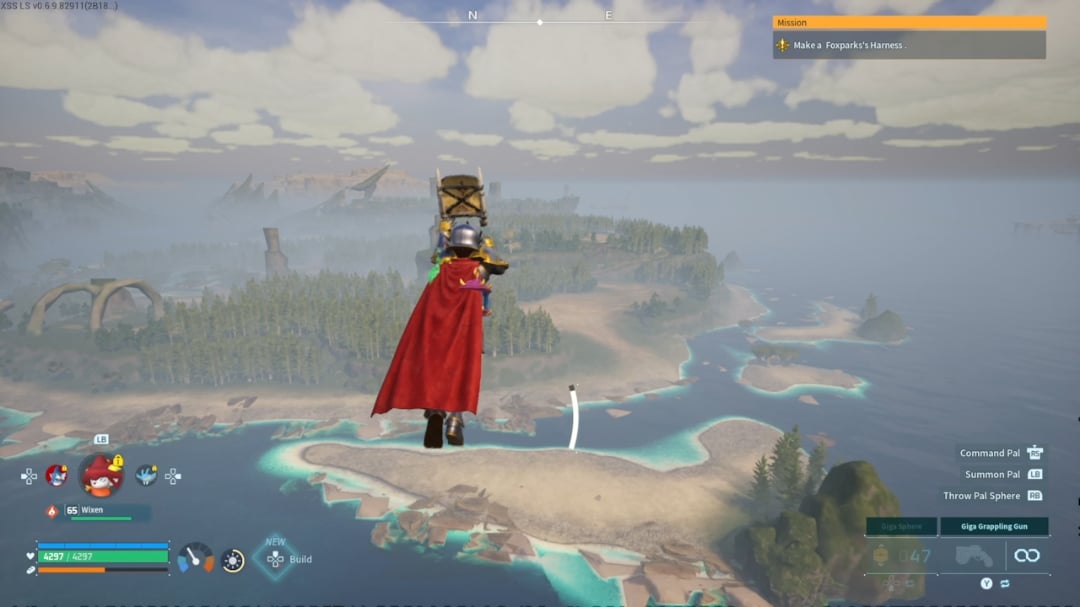This screenshot has width=1080, height=607.
Task: Open the Build menu diamond
Action: (x=275, y=558)
